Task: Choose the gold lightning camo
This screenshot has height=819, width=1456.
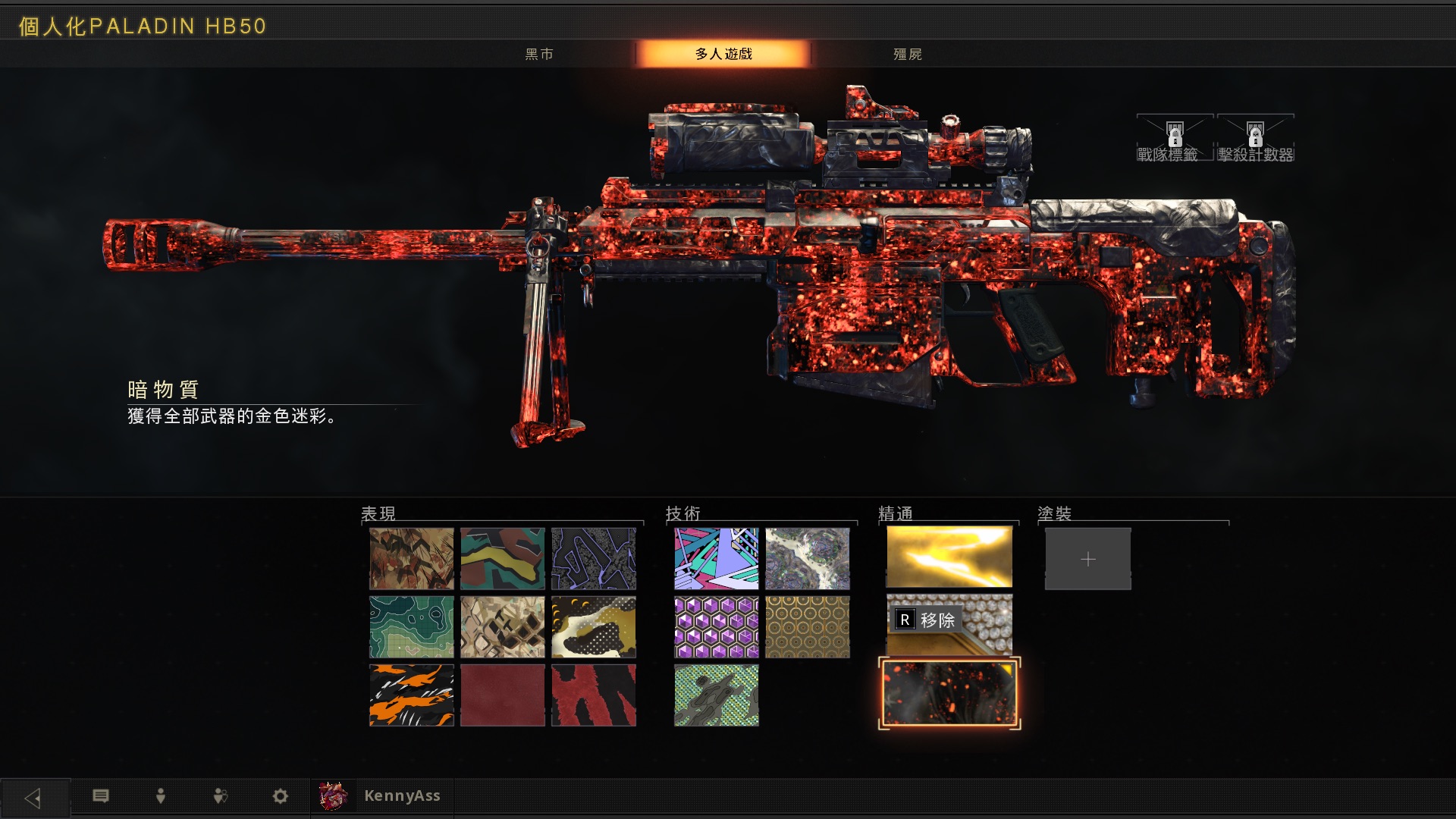Action: pos(949,558)
